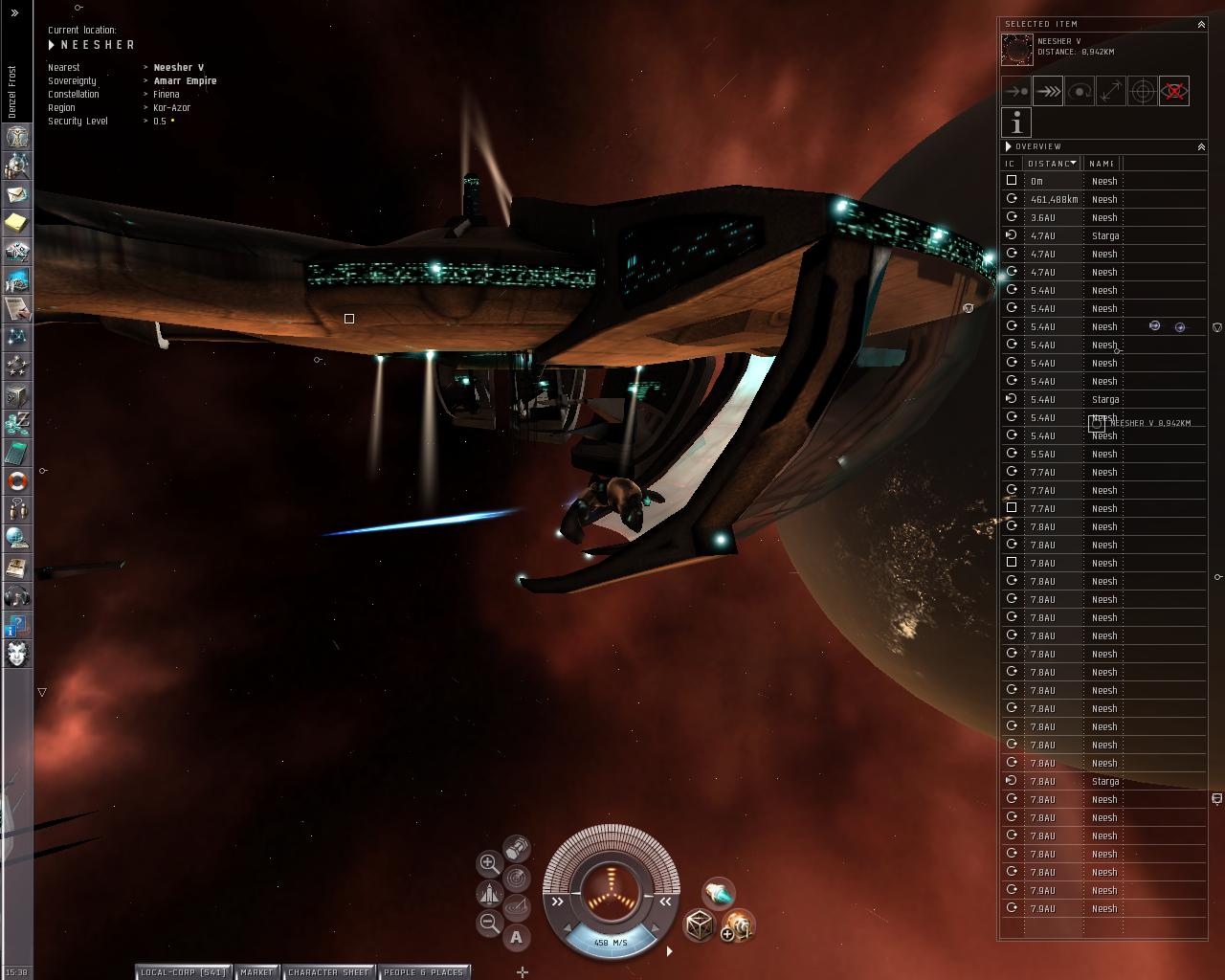The height and width of the screenshot is (980, 1225).
Task: Open the calculator icon in the sidebar
Action: (x=17, y=453)
